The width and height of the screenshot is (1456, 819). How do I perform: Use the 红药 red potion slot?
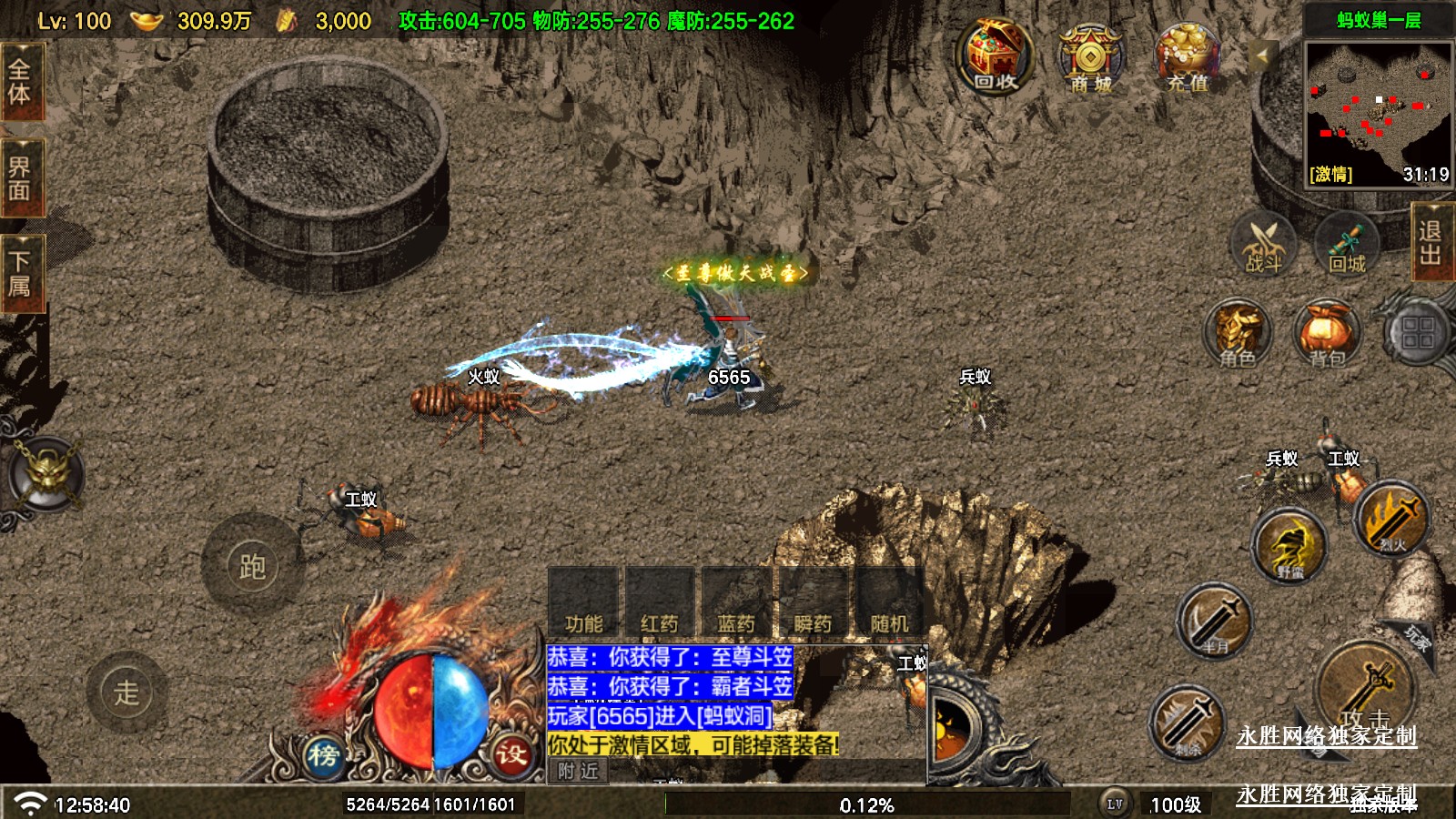coord(660,602)
